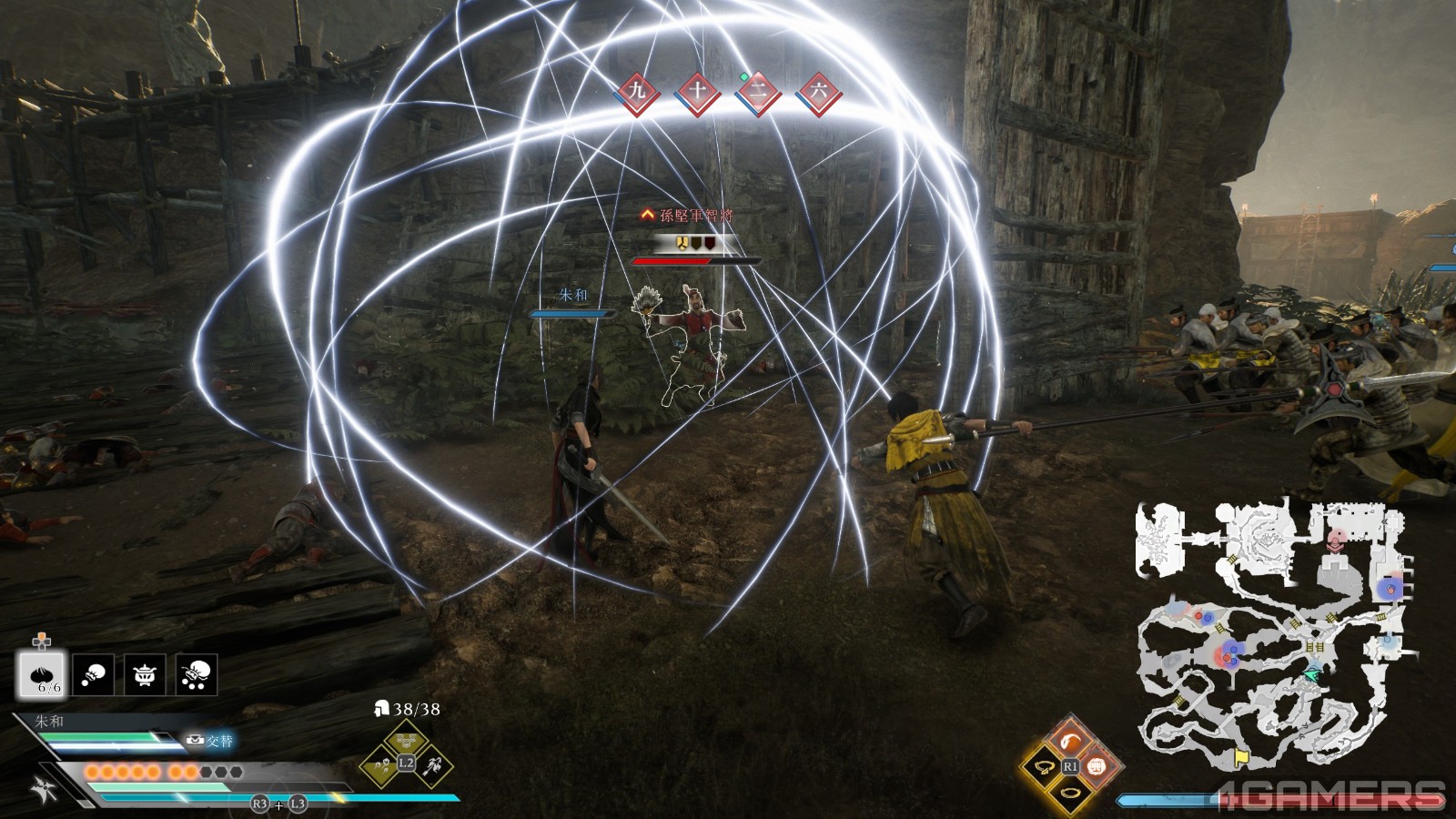Activate the left spinning ring battle art
The width and height of the screenshot is (1456, 819).
click(1045, 767)
